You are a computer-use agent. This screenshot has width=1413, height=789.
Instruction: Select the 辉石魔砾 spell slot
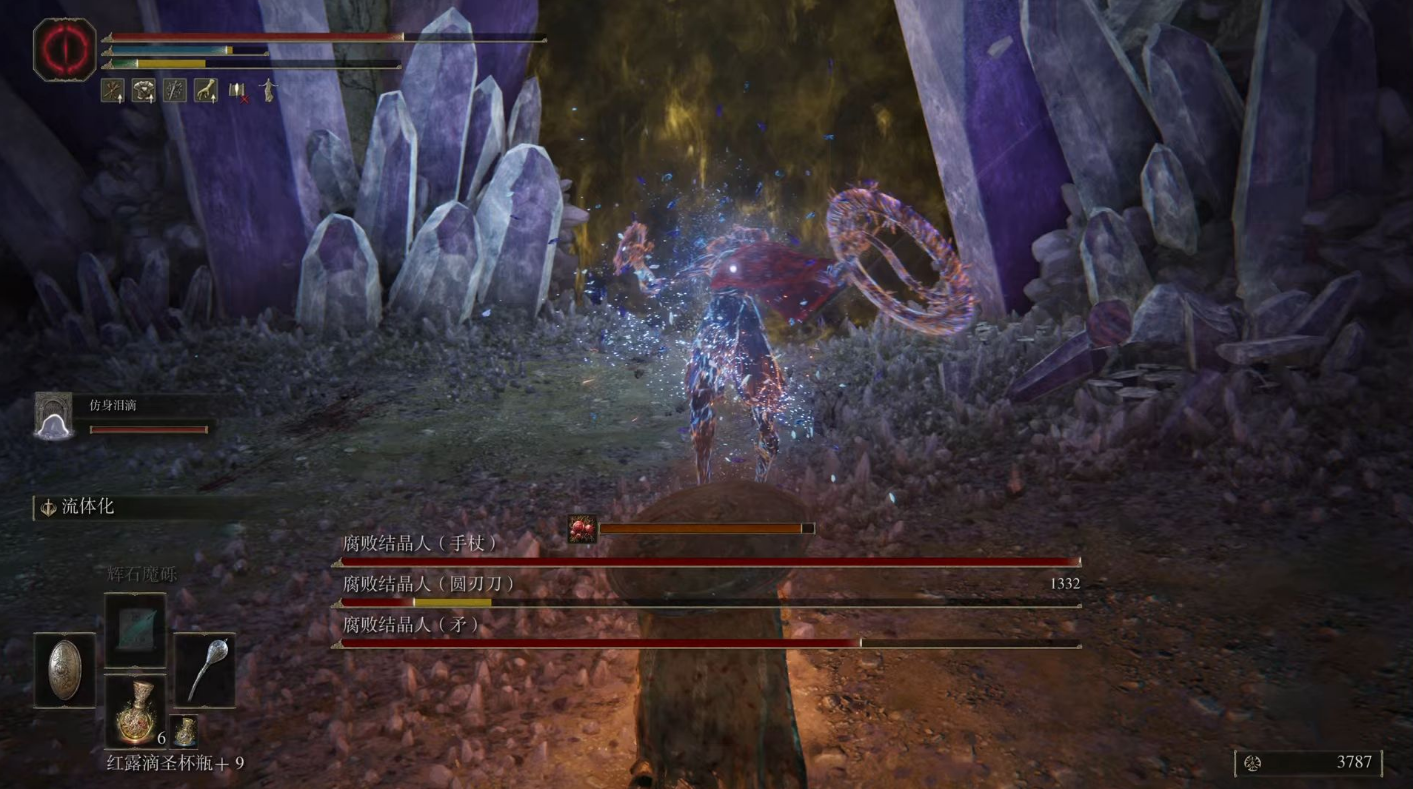pos(134,629)
